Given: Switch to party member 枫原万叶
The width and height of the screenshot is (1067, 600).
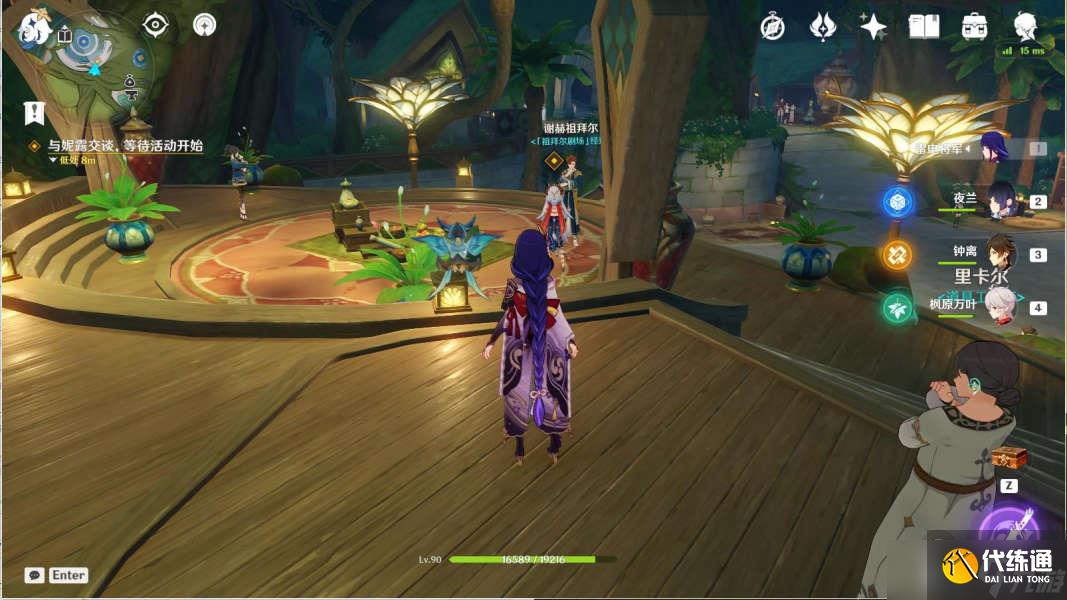Looking at the screenshot, I should 1000,305.
